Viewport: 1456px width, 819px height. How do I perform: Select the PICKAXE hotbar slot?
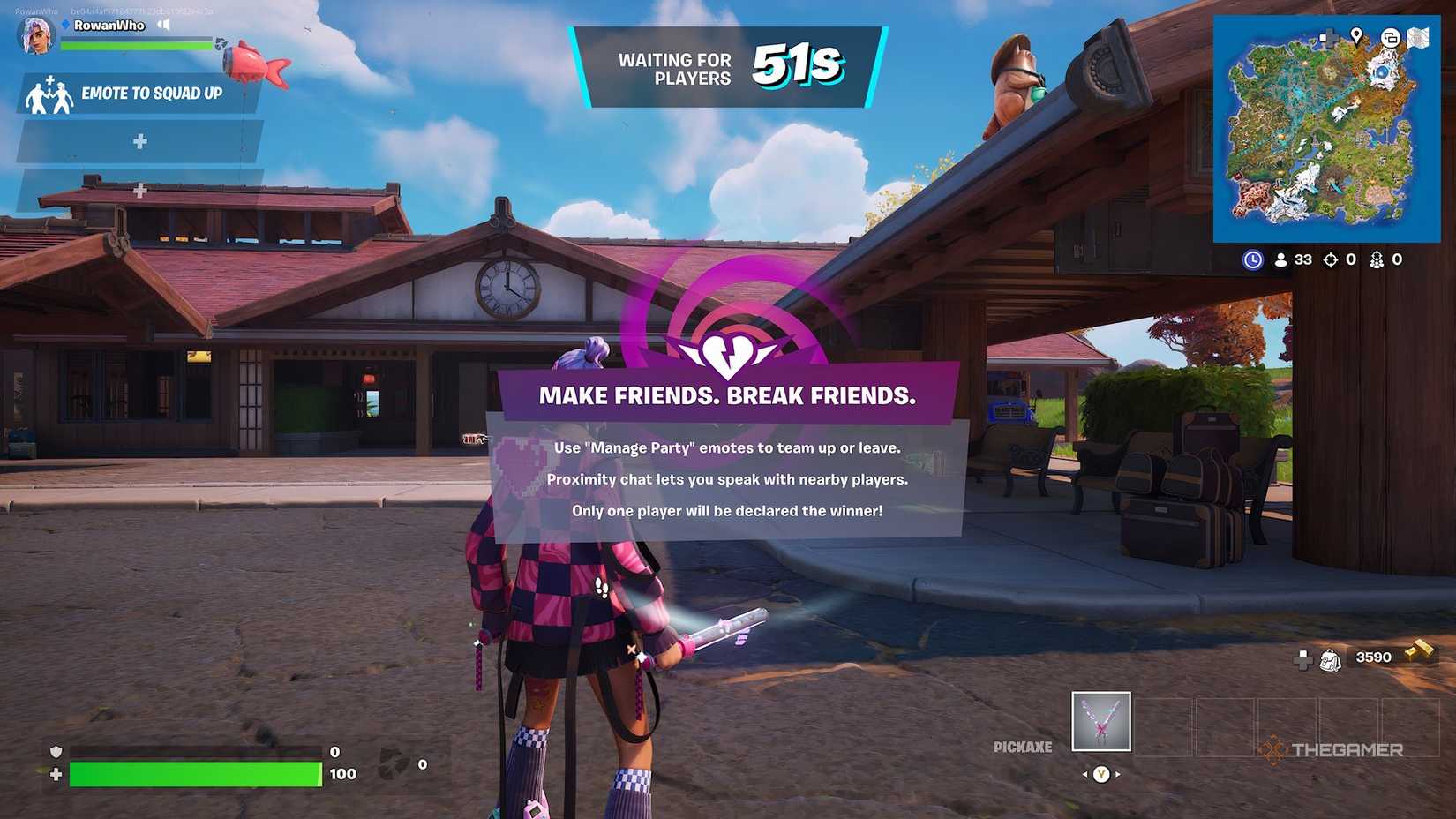pyautogui.click(x=1100, y=722)
